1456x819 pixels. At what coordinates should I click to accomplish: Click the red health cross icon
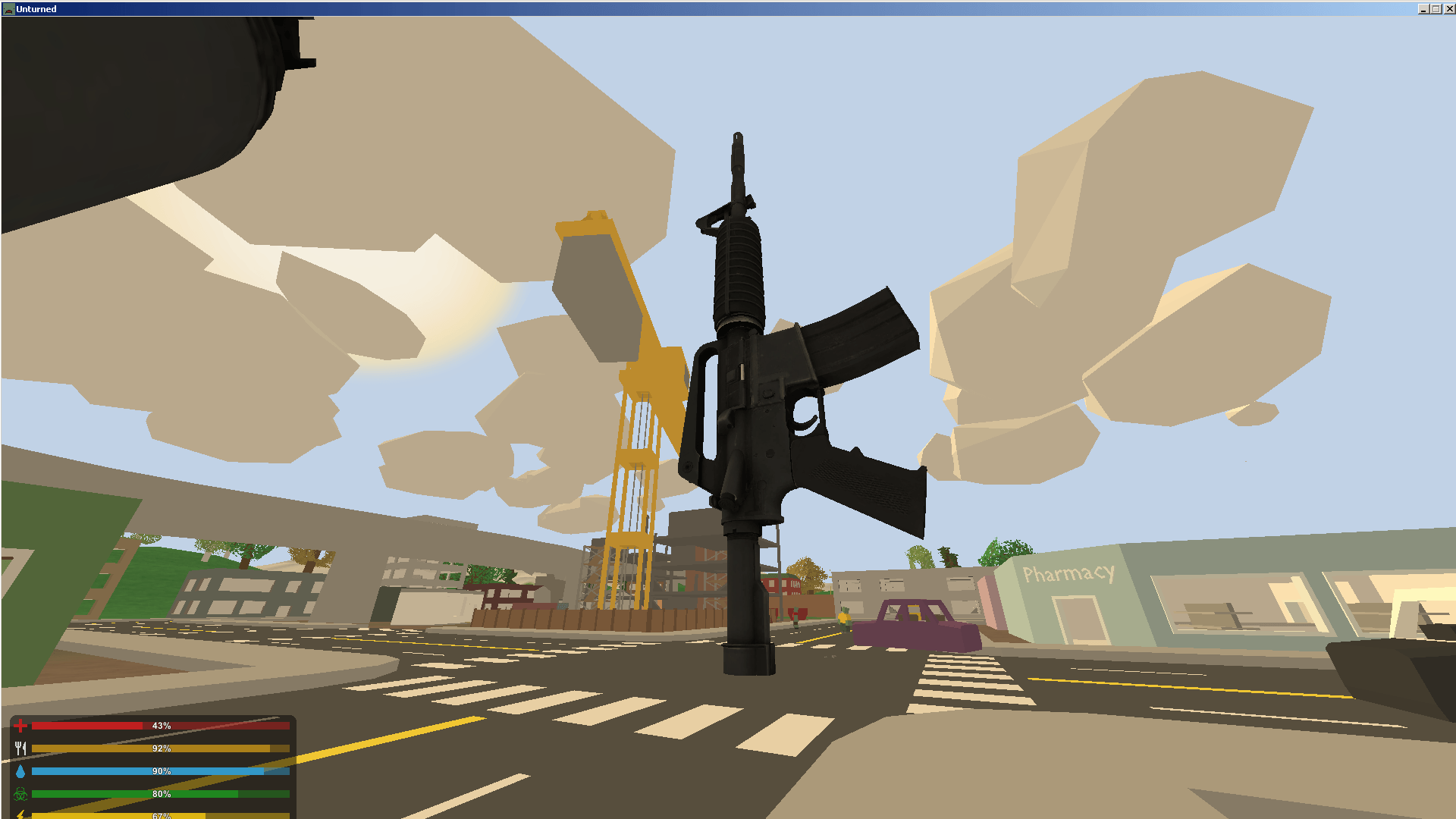22,726
